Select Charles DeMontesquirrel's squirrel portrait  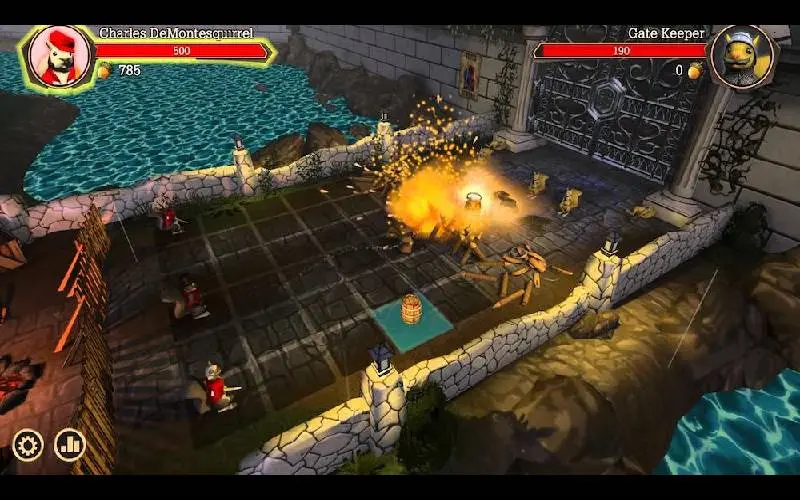click(58, 55)
